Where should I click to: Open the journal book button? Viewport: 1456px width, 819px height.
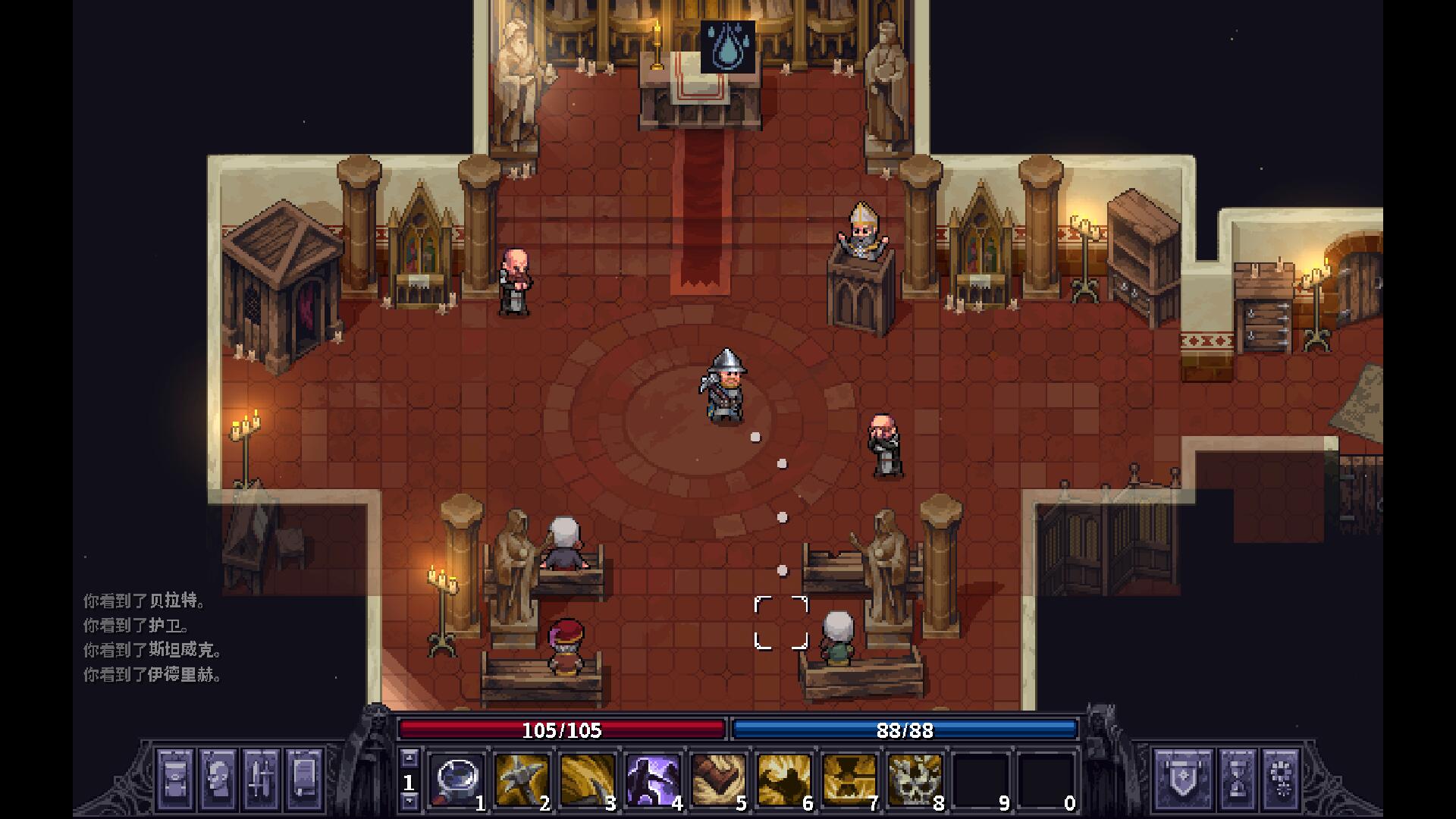[x=303, y=779]
